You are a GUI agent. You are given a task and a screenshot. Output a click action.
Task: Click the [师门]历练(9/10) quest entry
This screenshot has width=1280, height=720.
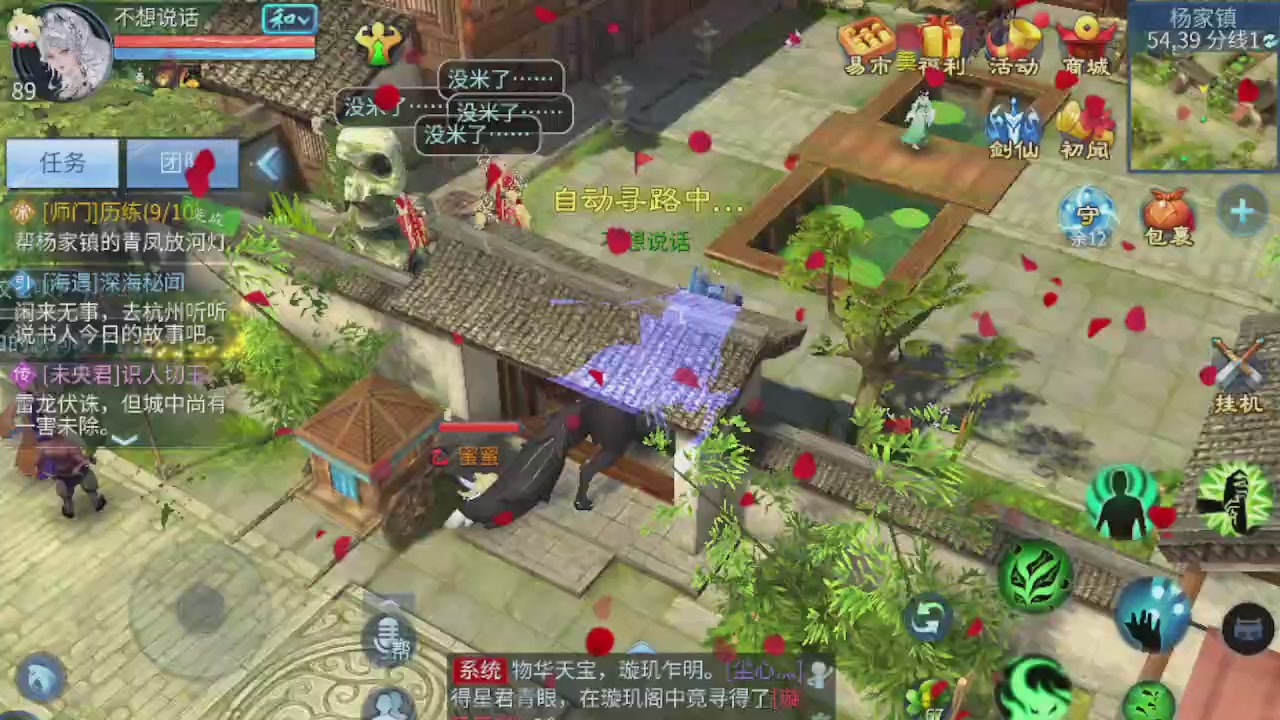[110, 213]
